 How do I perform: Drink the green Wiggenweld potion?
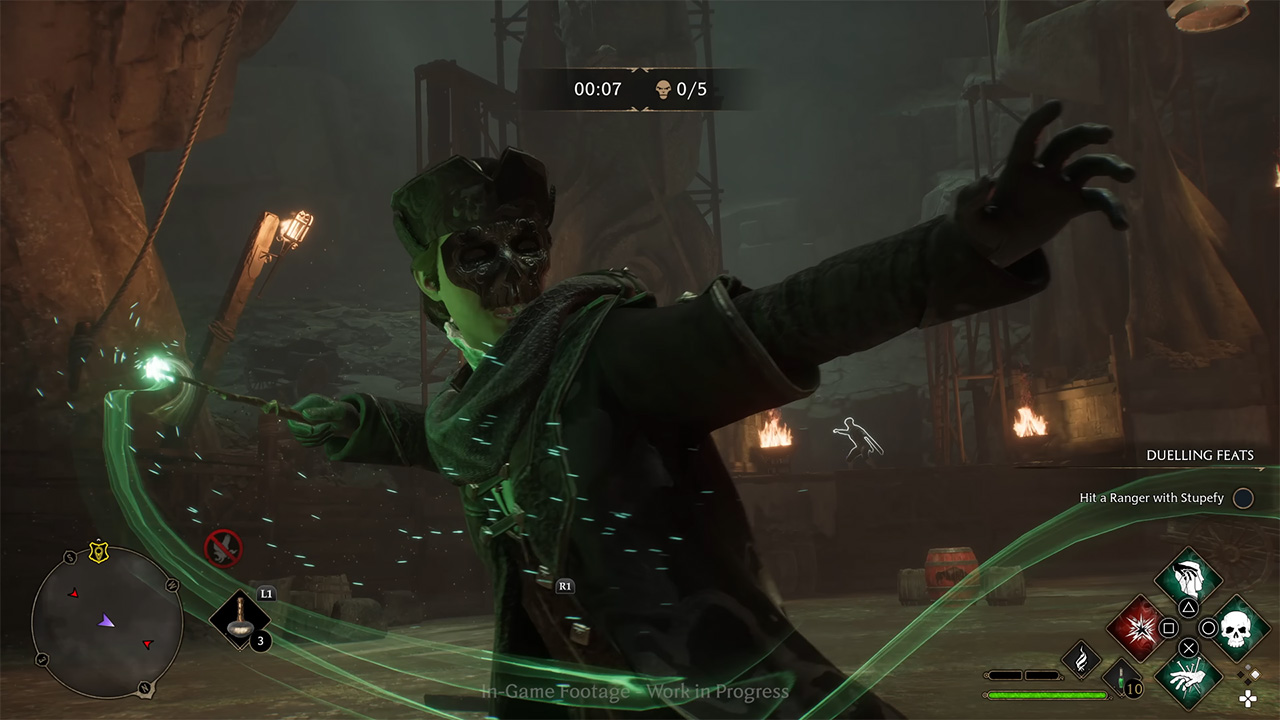(1122, 678)
